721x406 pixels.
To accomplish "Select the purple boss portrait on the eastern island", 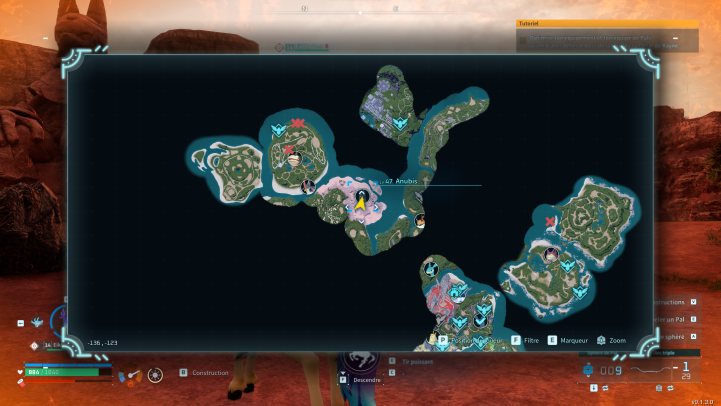I will pos(551,254).
